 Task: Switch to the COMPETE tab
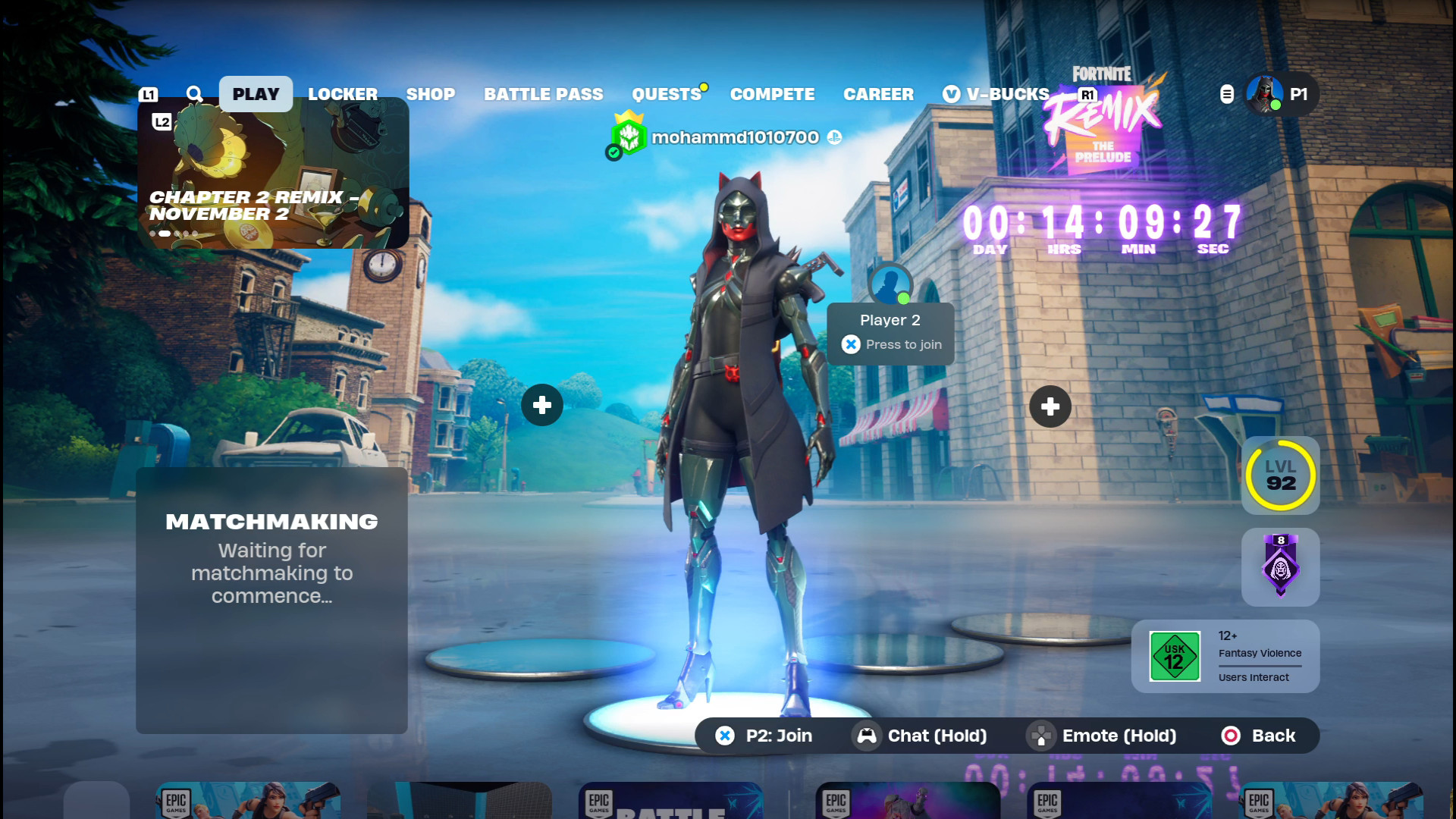tap(772, 94)
